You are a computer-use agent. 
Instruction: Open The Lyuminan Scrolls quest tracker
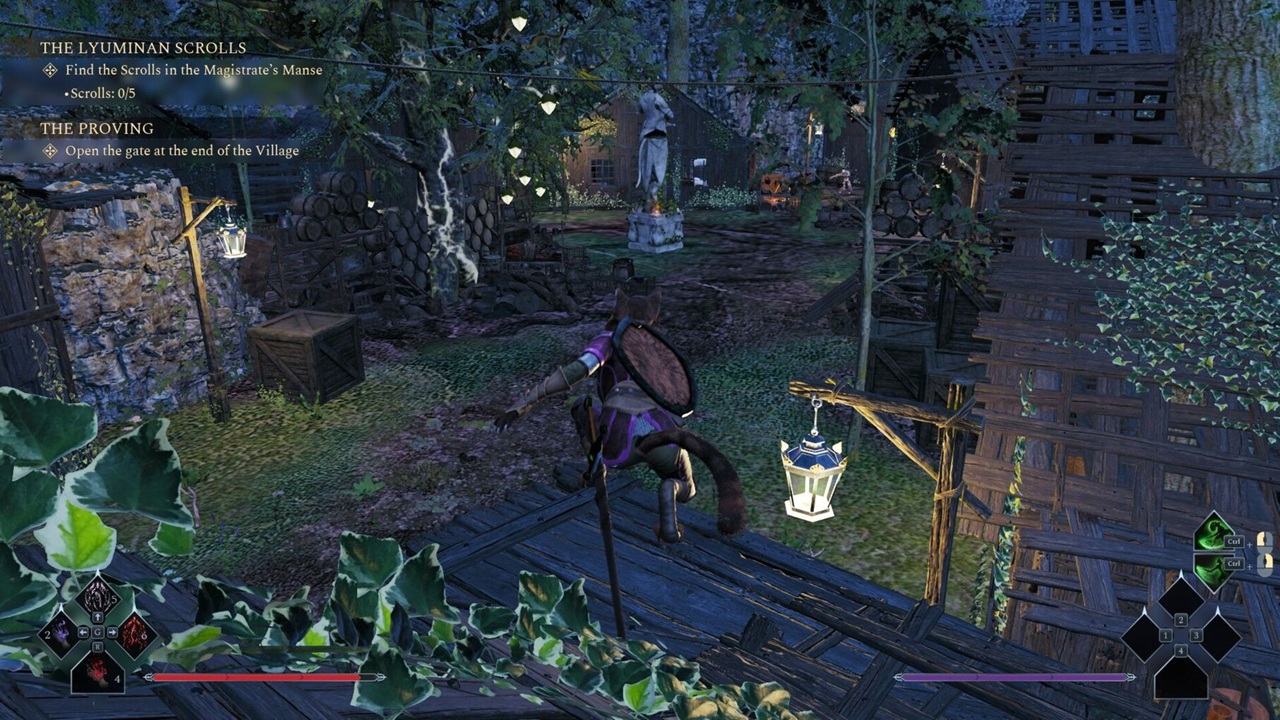[x=143, y=48]
